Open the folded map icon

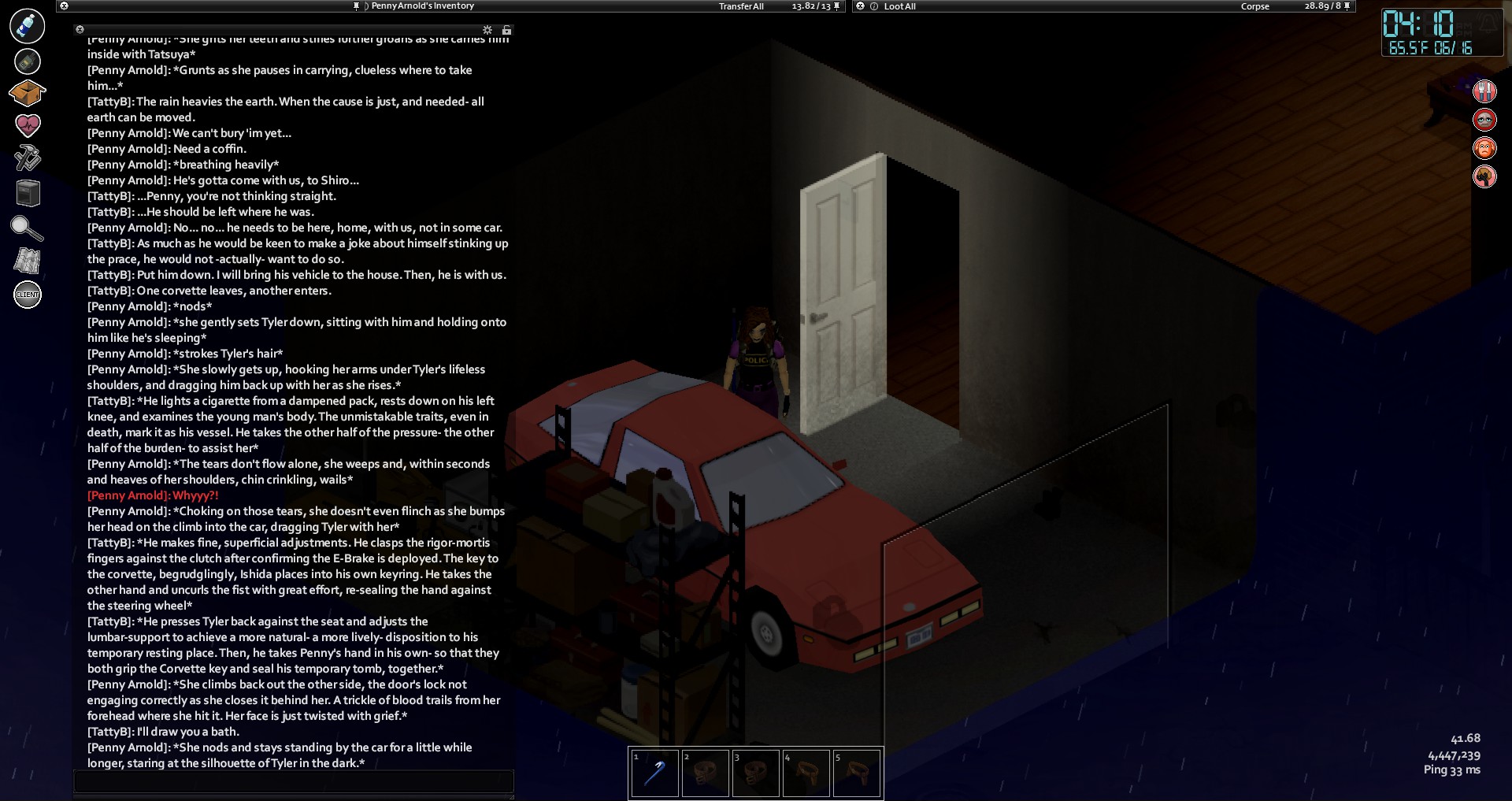[28, 261]
